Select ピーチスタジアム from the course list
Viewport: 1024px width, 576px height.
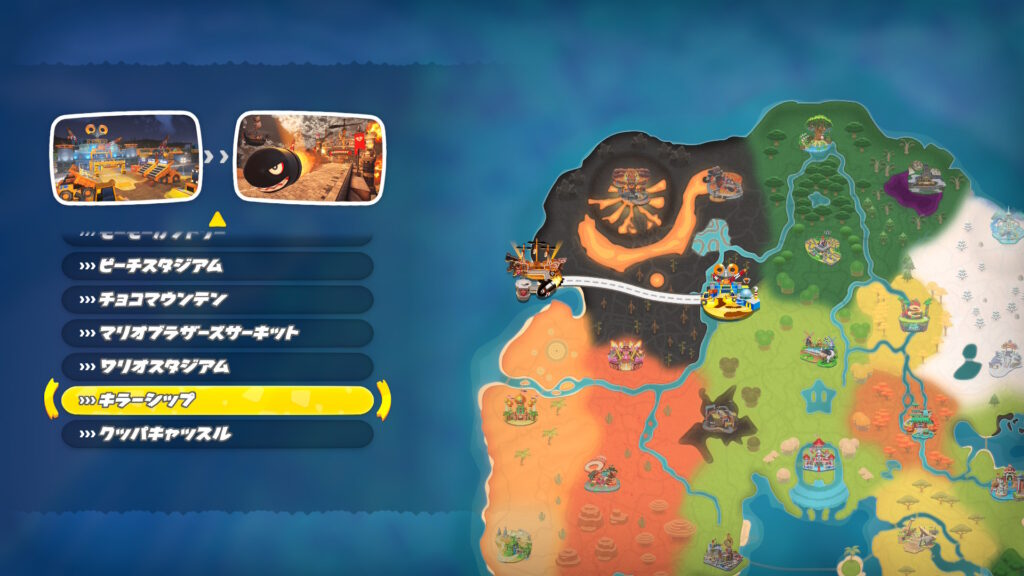coord(217,266)
